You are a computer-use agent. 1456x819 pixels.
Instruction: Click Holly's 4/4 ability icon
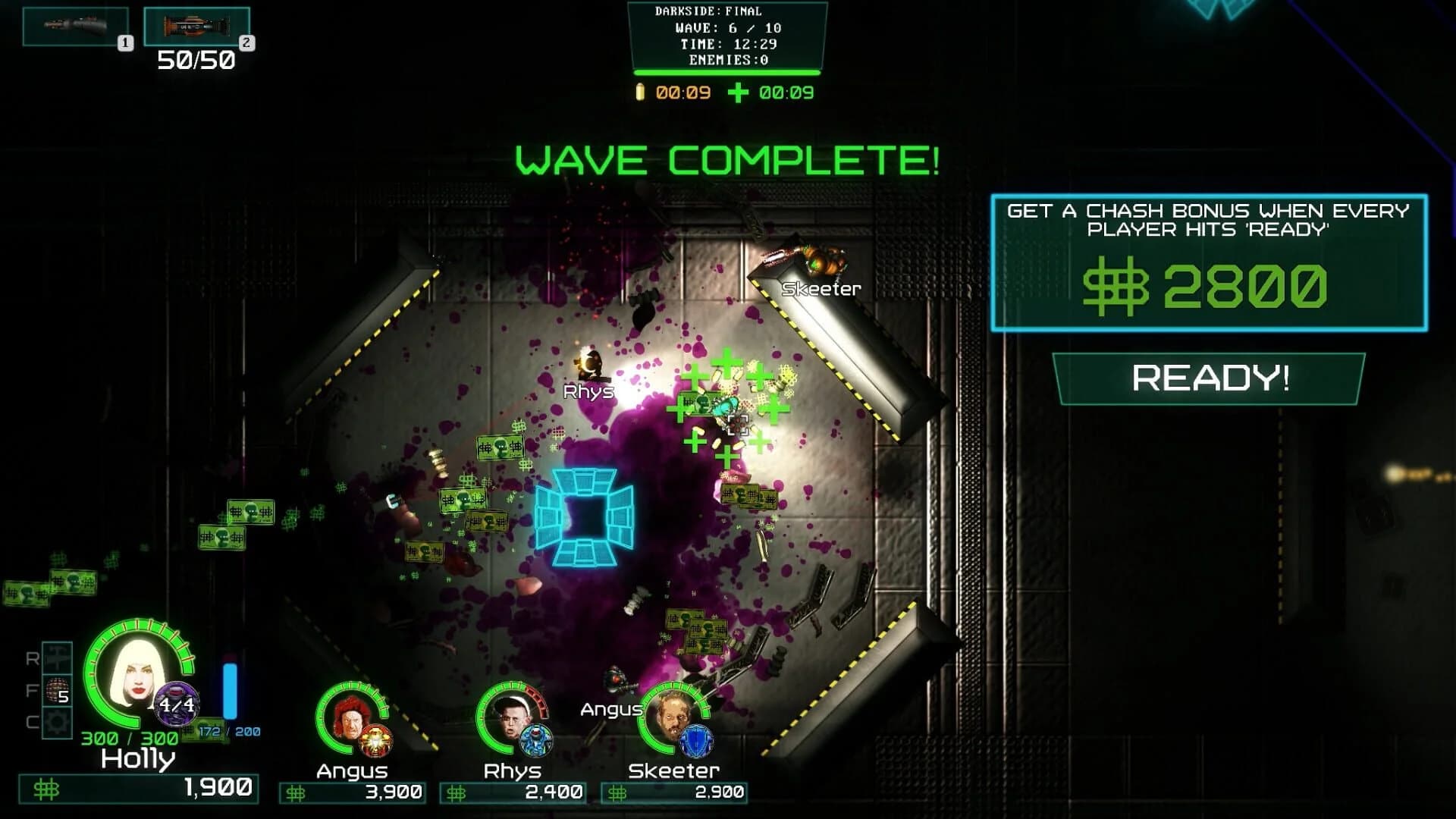[175, 704]
